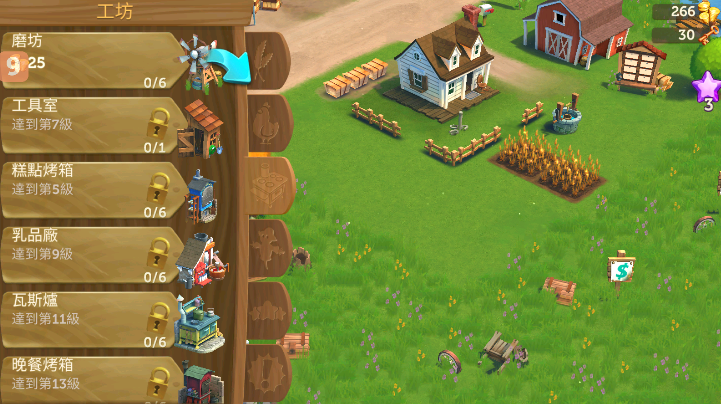Select the 磨坊 windmill workshop entry

(x=95, y=62)
